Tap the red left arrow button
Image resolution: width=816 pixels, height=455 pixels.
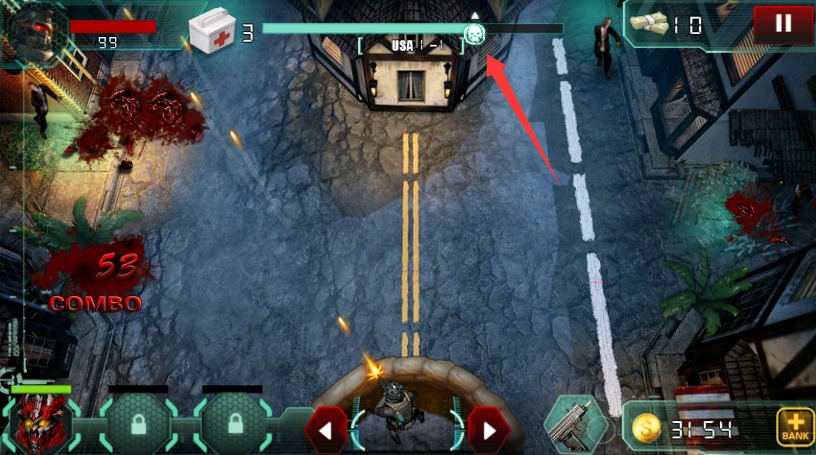click(x=325, y=431)
